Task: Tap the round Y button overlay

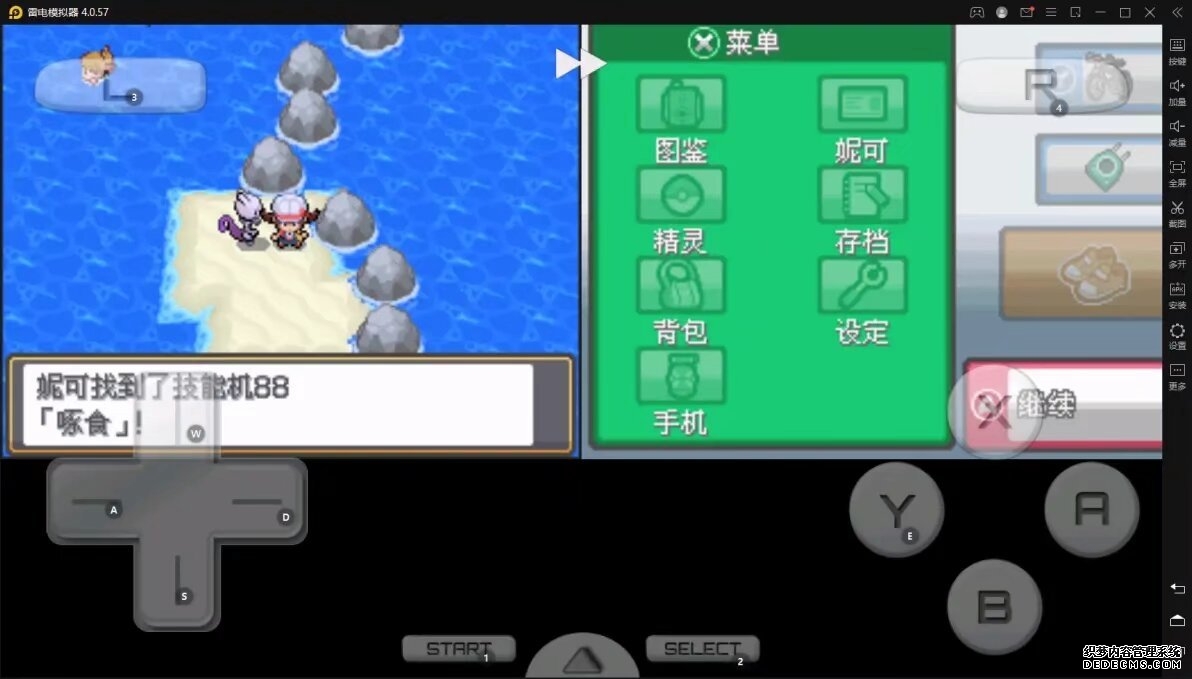Action: tap(896, 510)
